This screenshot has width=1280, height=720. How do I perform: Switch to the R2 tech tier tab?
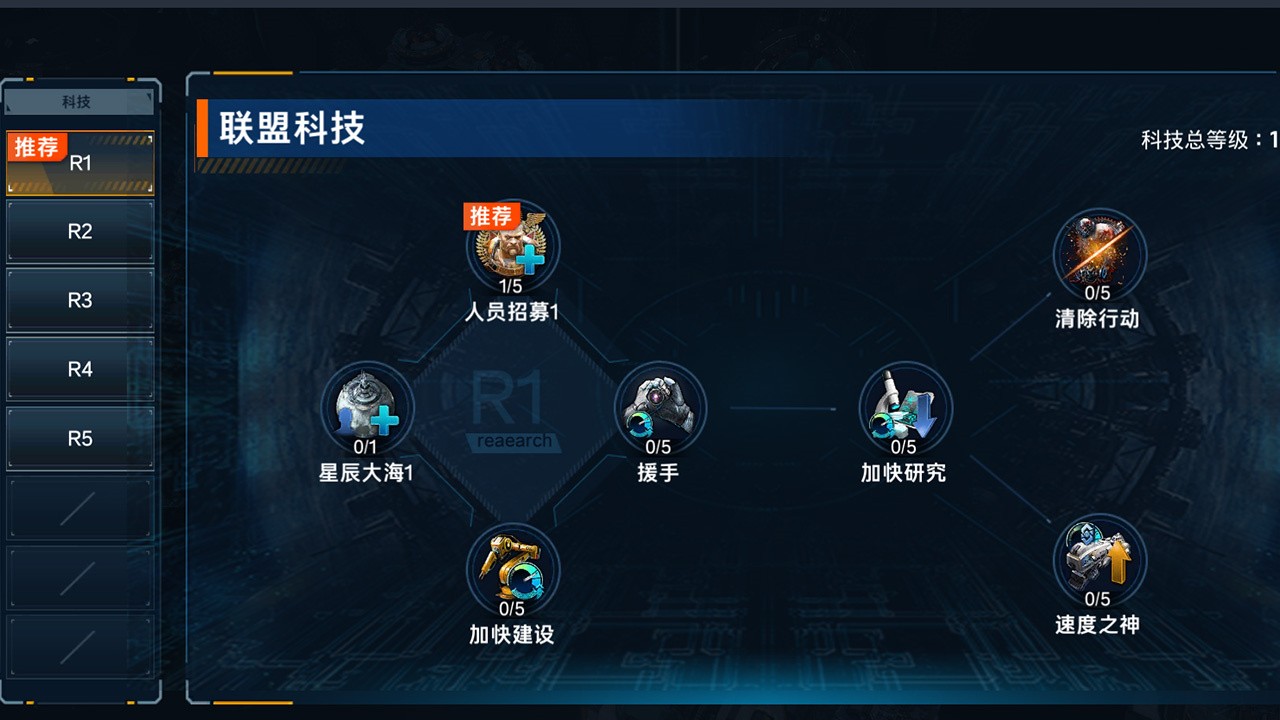tap(79, 230)
